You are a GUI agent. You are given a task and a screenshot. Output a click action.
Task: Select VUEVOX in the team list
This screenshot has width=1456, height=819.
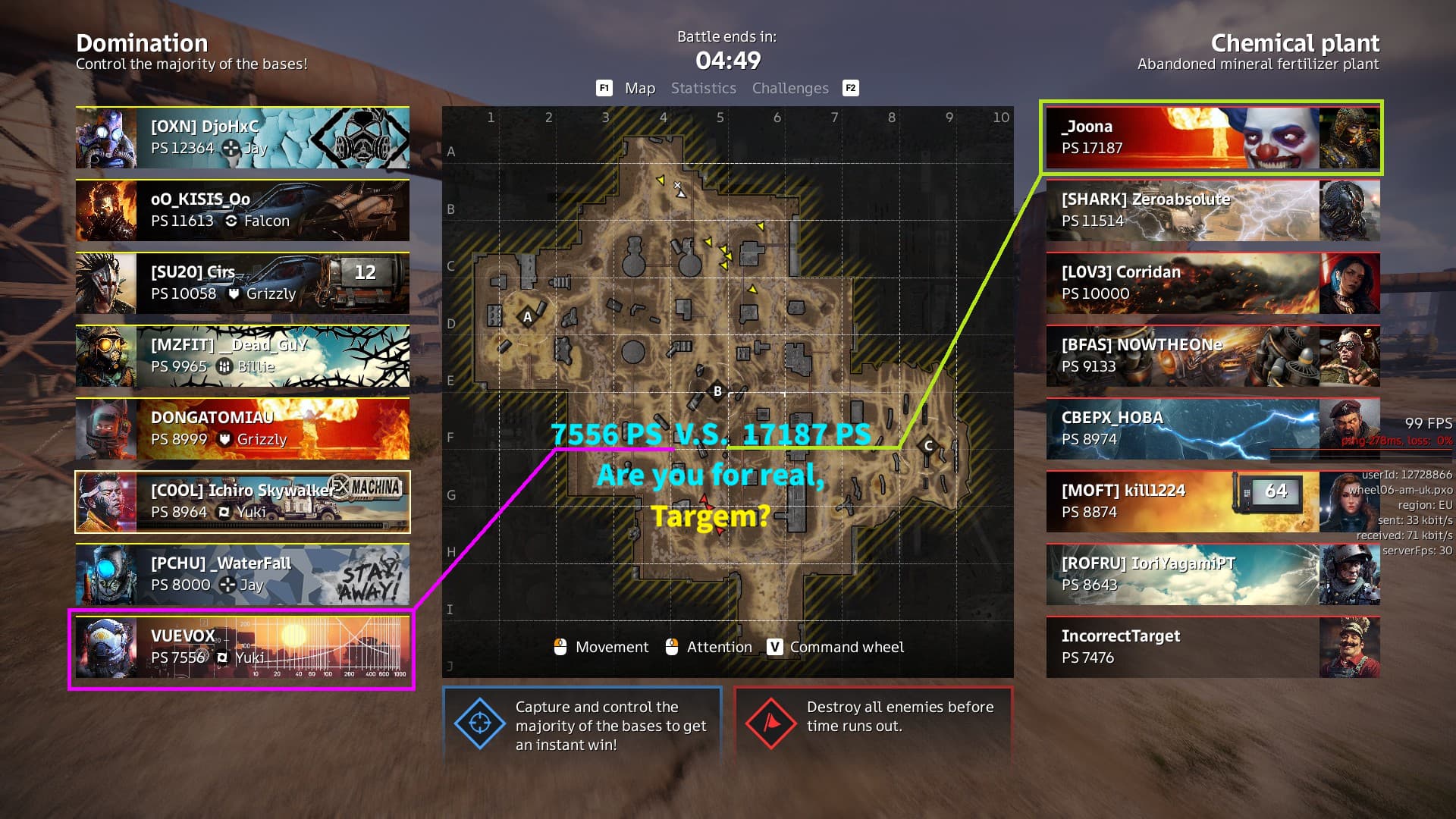point(243,647)
